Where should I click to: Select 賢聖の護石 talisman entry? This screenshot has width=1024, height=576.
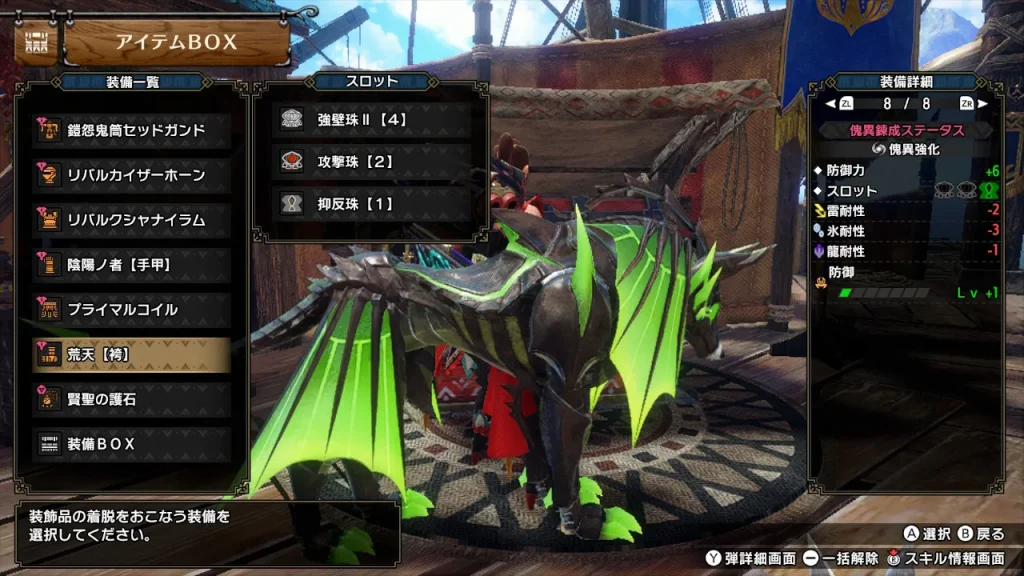133,399
